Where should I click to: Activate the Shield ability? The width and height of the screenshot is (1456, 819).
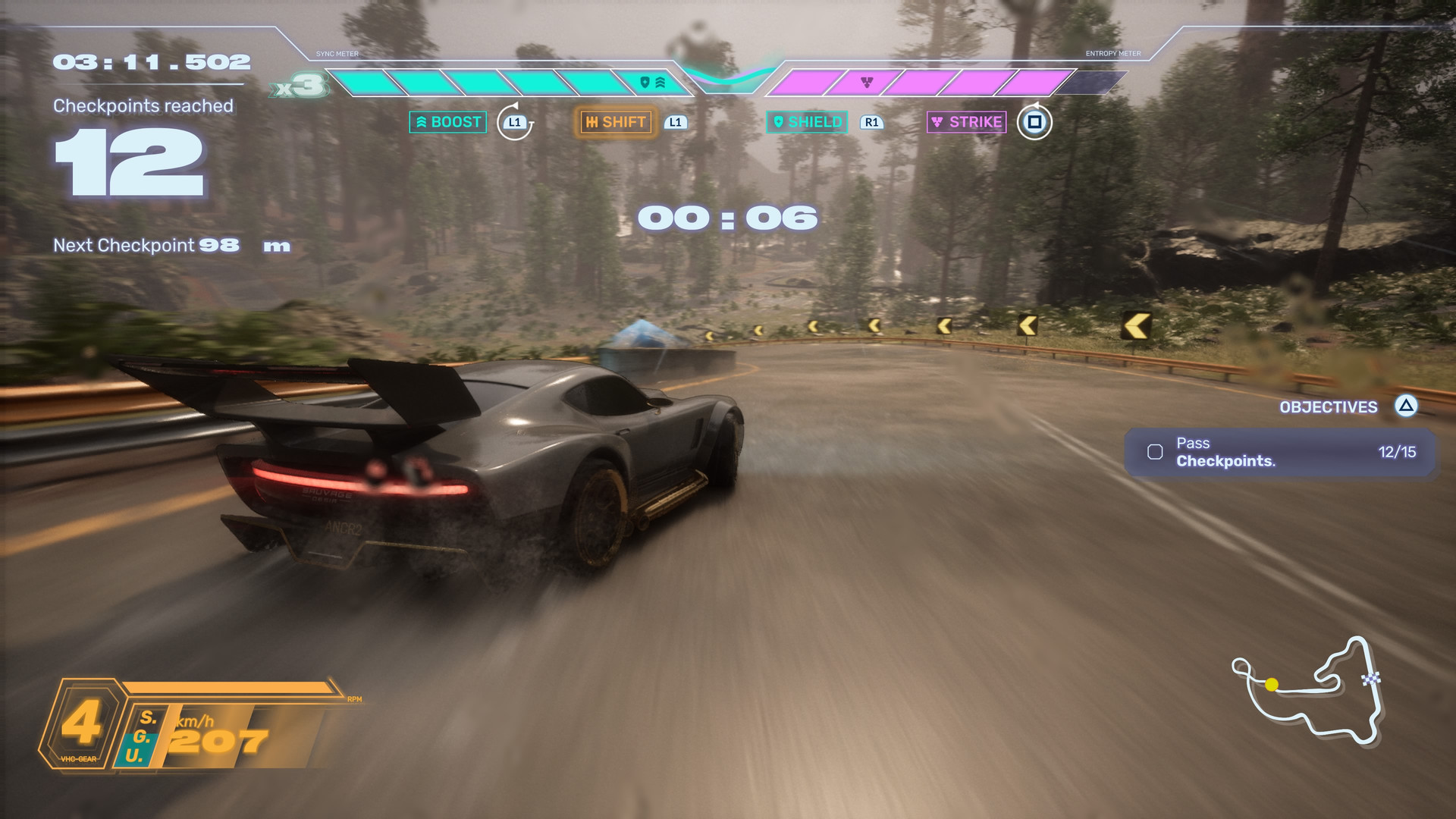pyautogui.click(x=807, y=122)
